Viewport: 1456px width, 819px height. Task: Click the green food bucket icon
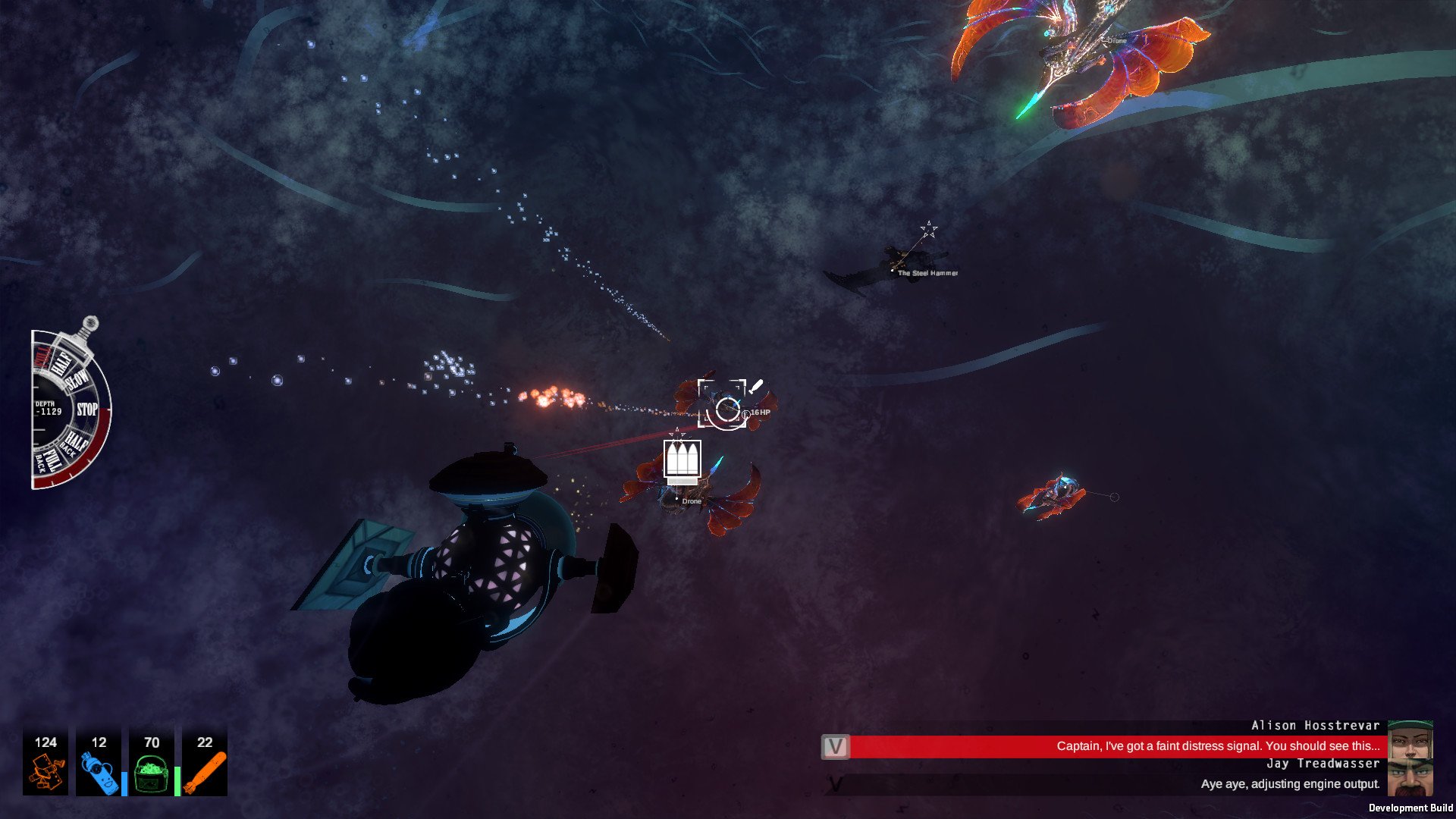[x=152, y=773]
